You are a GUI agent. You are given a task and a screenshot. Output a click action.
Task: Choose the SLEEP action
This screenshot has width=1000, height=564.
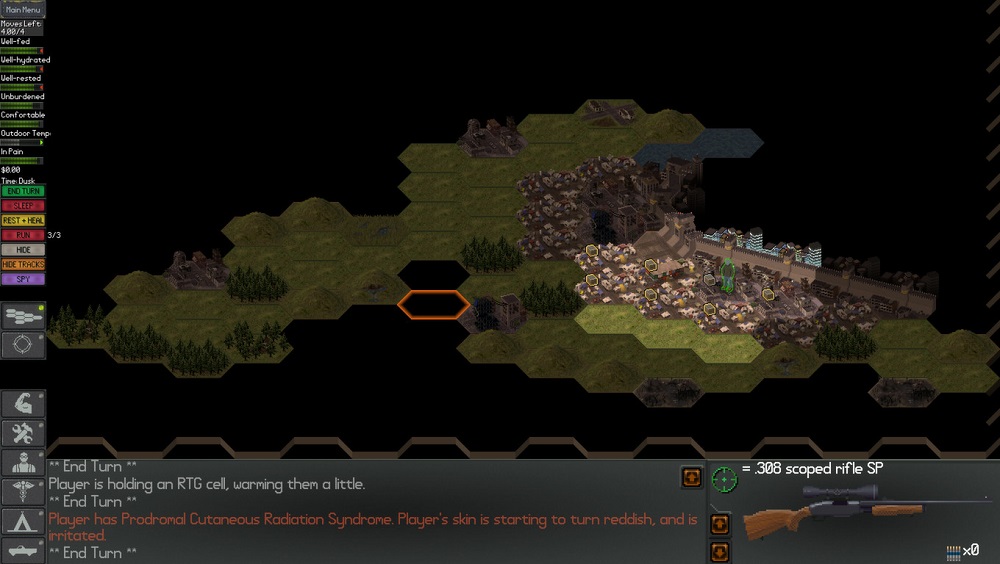(x=22, y=206)
